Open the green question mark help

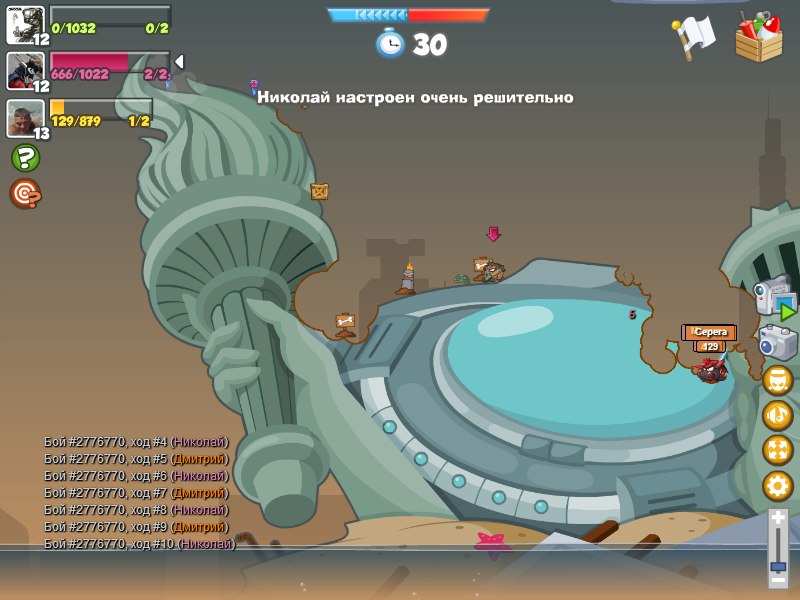[x=25, y=158]
